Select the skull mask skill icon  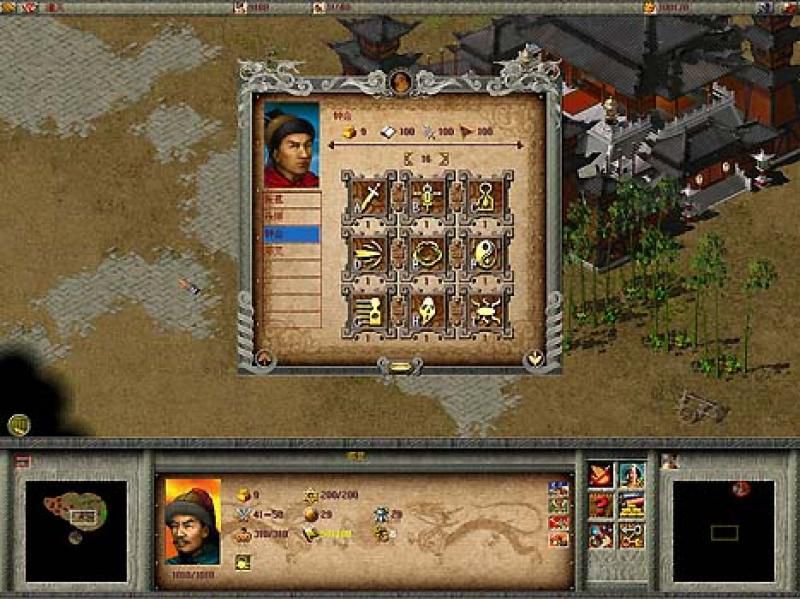coord(426,312)
